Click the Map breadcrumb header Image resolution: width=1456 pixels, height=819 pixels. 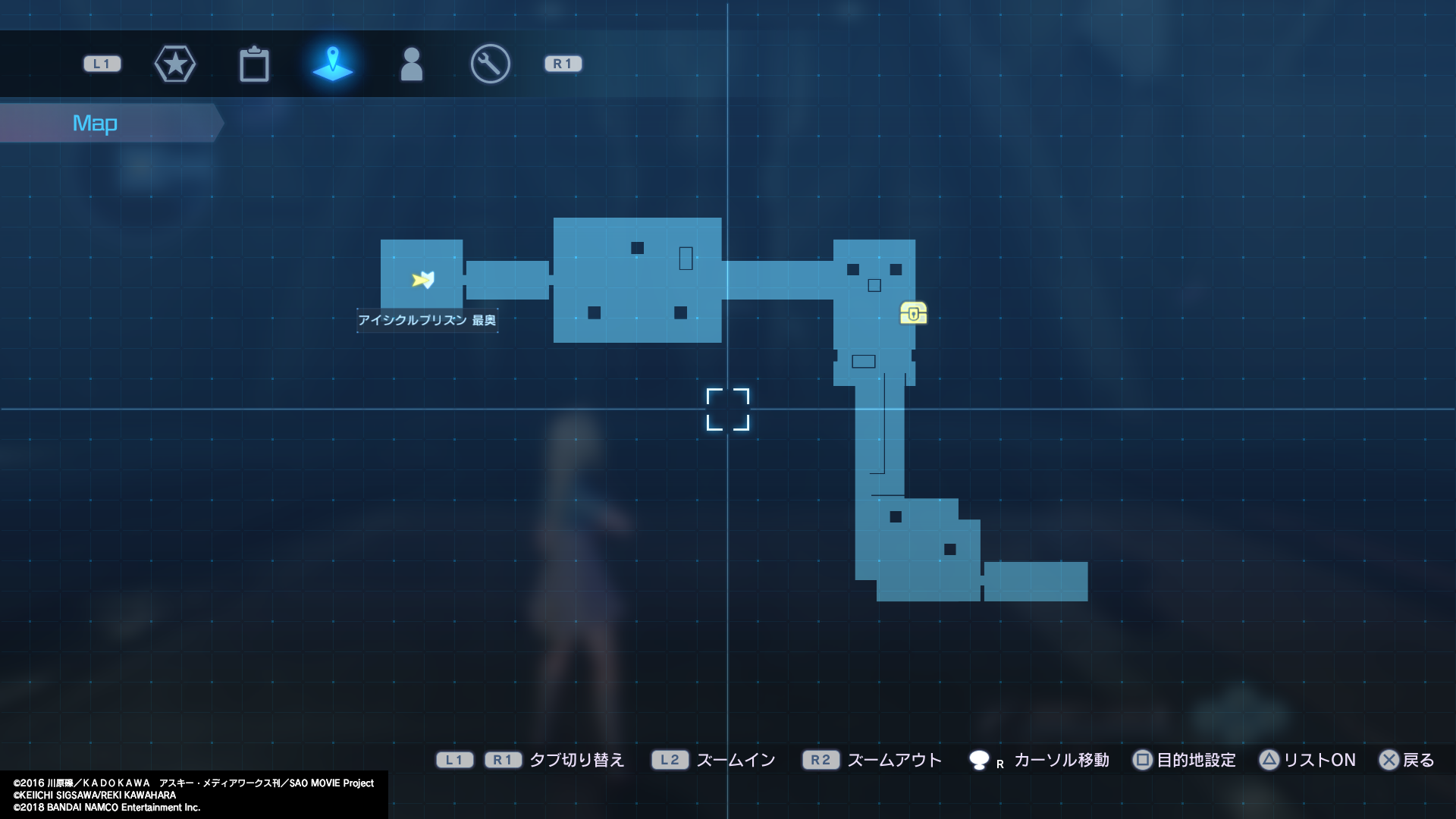coord(95,122)
